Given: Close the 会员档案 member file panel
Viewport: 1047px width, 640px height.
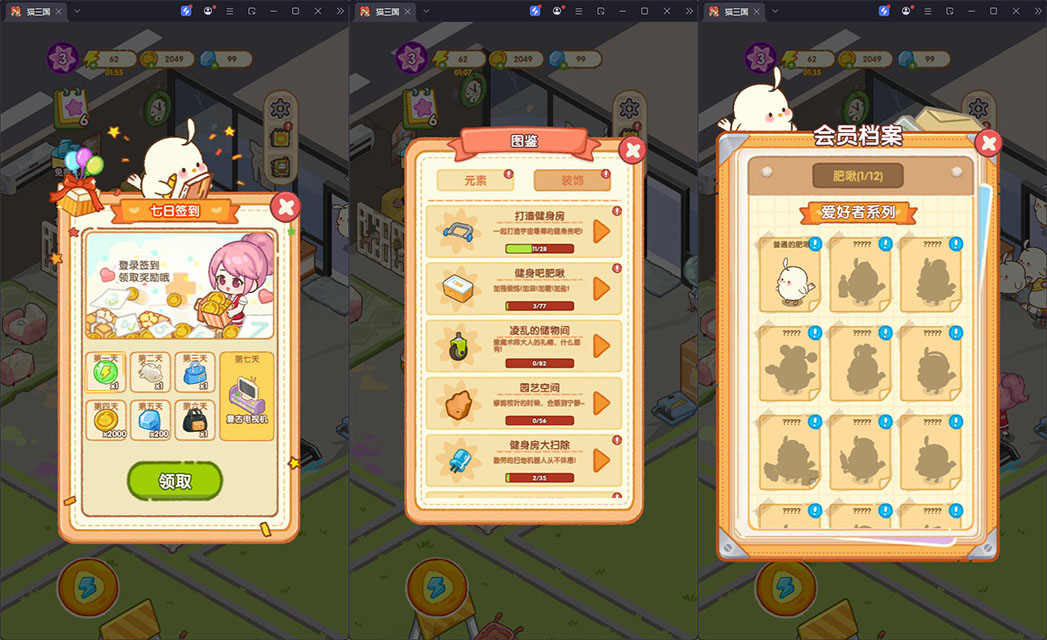Looking at the screenshot, I should pyautogui.click(x=988, y=143).
